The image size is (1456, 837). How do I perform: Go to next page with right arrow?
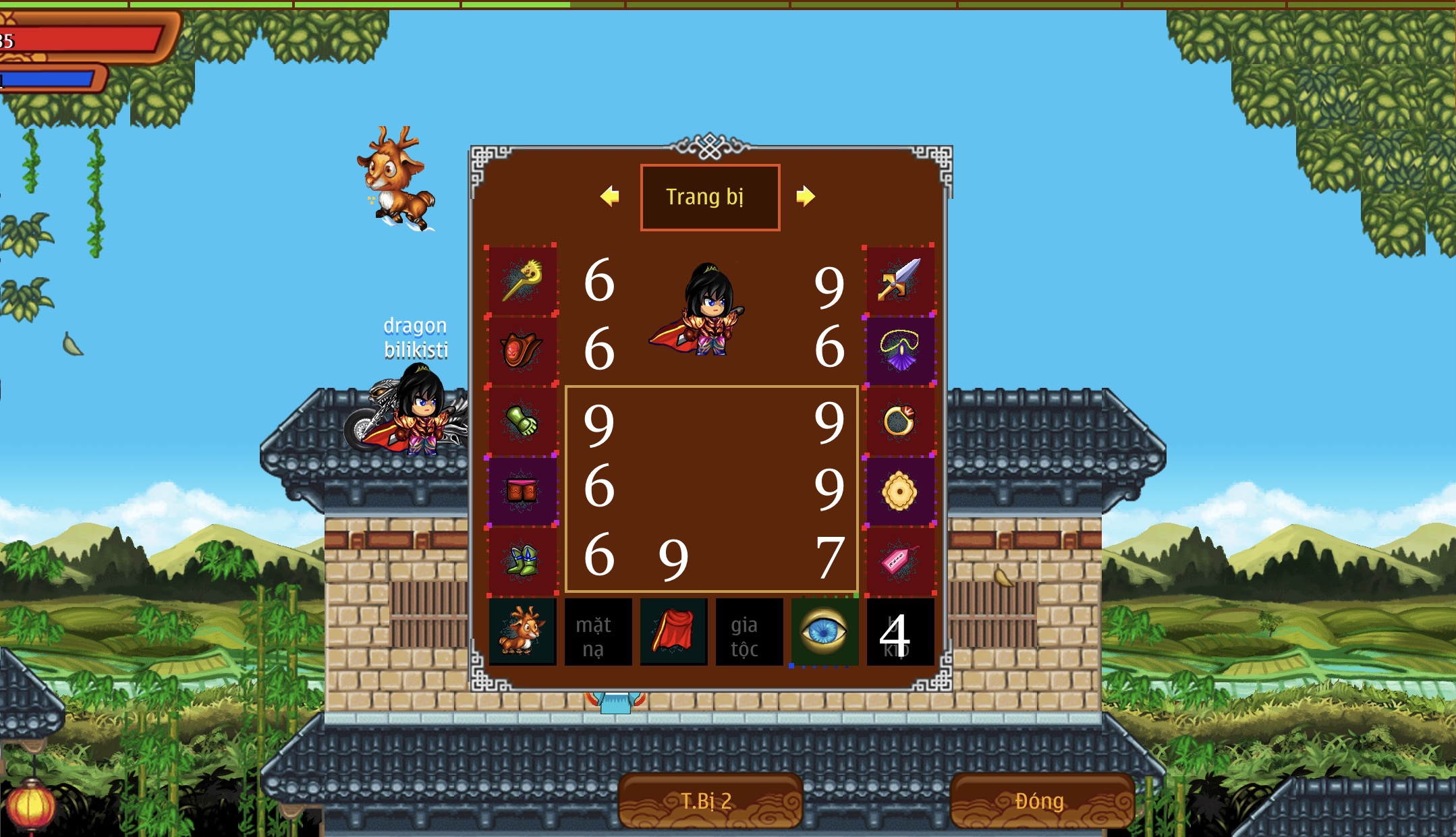(x=805, y=196)
